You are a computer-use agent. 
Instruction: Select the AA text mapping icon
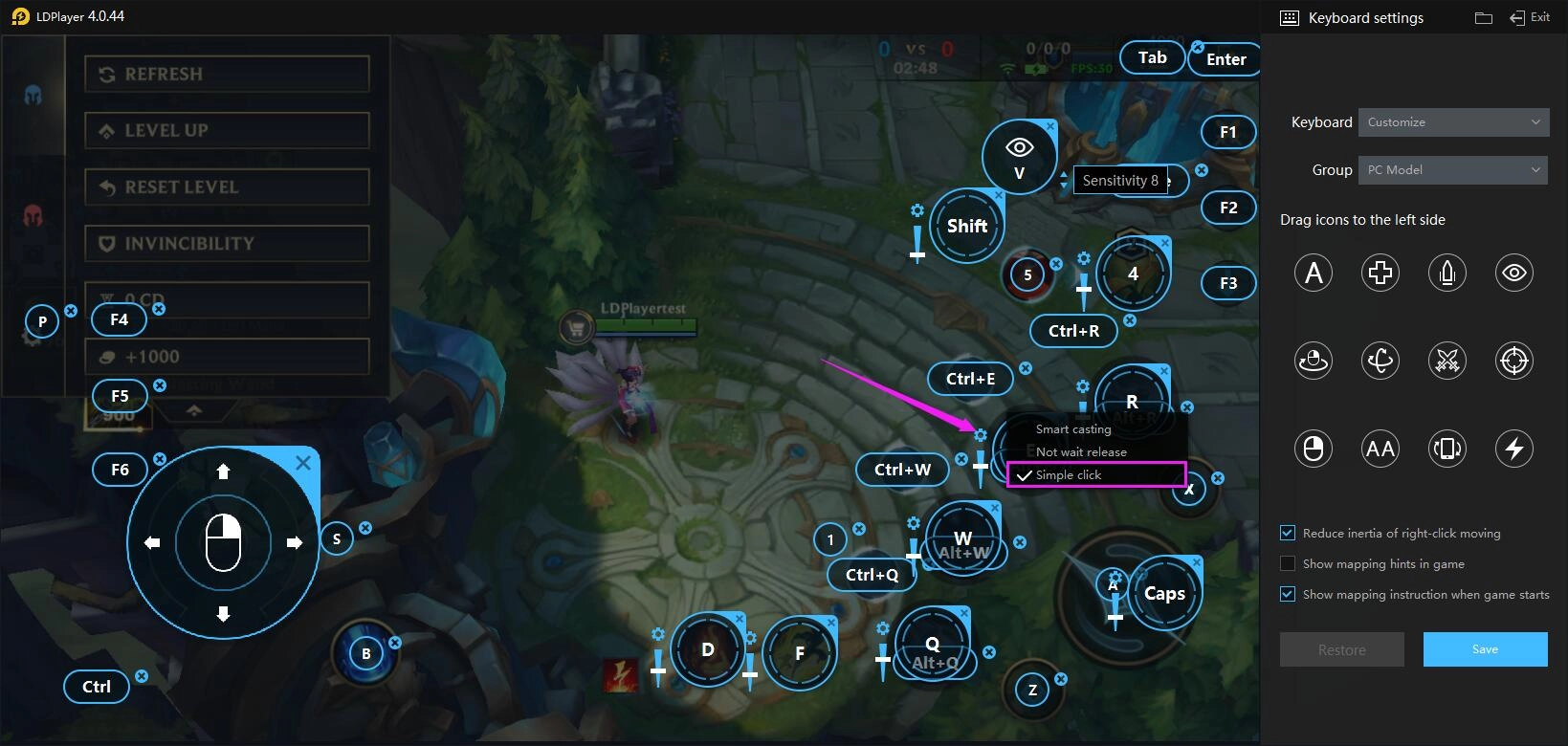[1380, 448]
